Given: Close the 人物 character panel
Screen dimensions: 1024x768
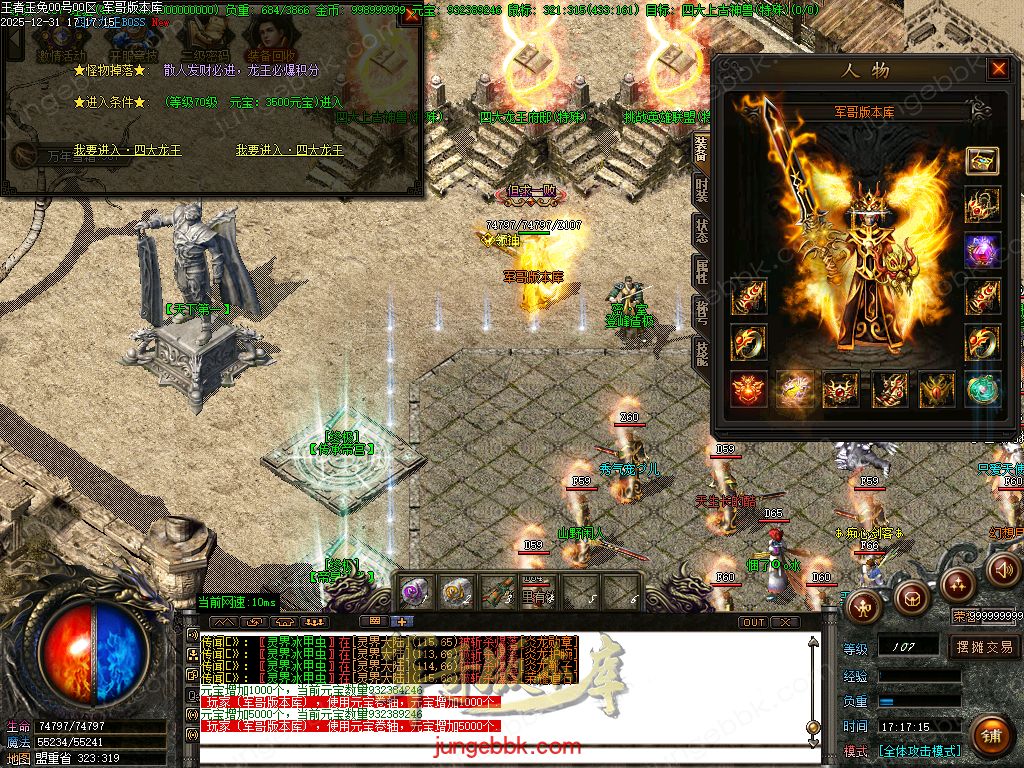Looking at the screenshot, I should [998, 69].
